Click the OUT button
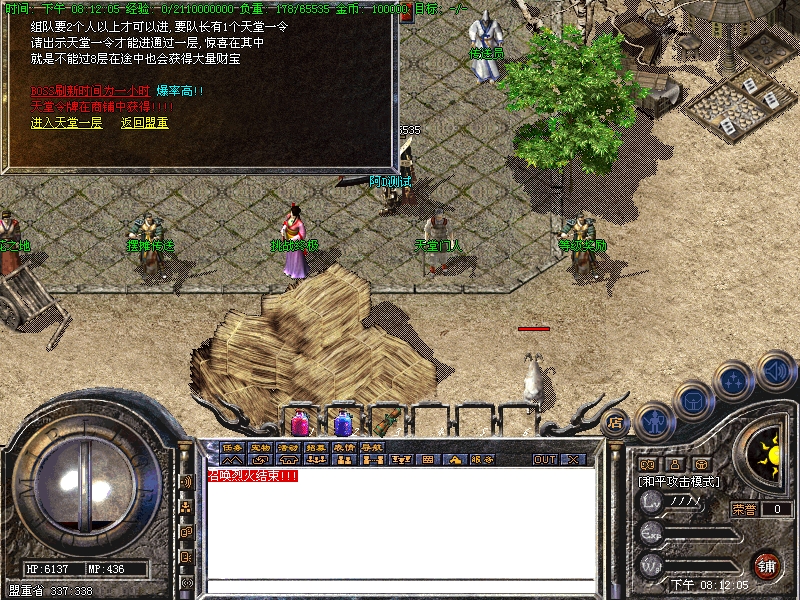Viewport: 800px width, 600px height. pyautogui.click(x=544, y=460)
